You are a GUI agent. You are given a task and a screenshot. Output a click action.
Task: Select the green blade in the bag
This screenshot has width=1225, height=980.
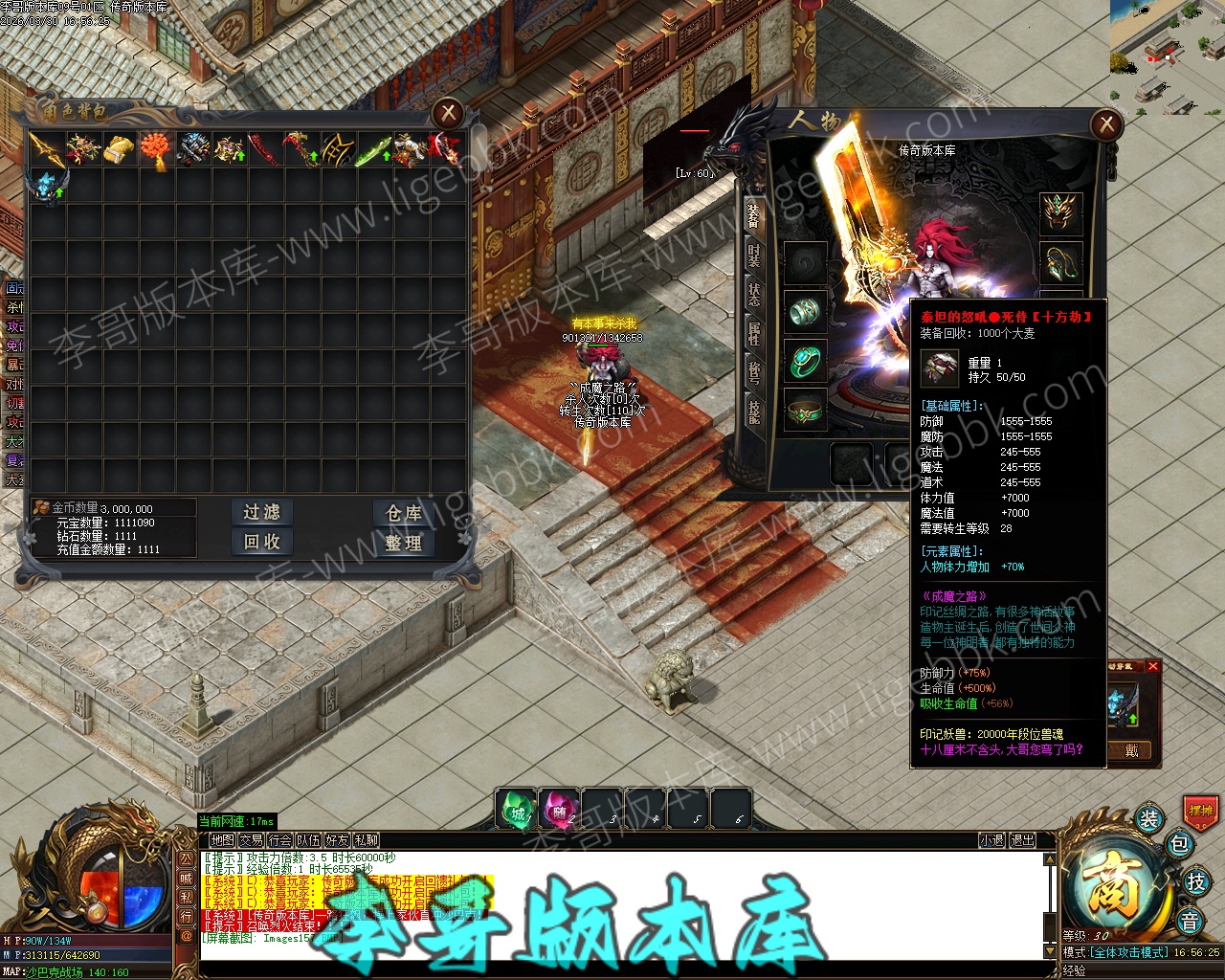372,150
